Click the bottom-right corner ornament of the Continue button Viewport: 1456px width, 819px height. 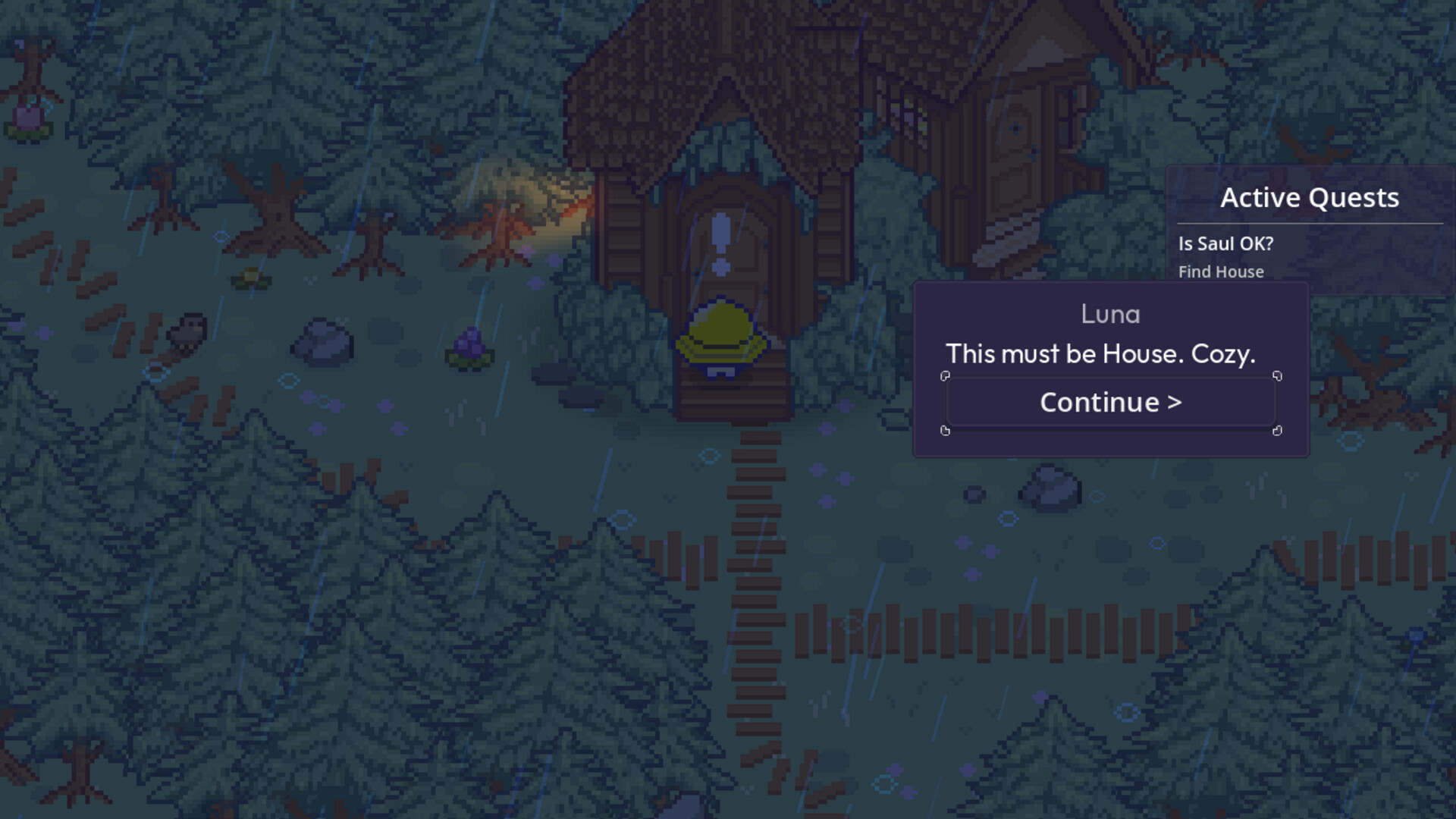pos(1276,432)
